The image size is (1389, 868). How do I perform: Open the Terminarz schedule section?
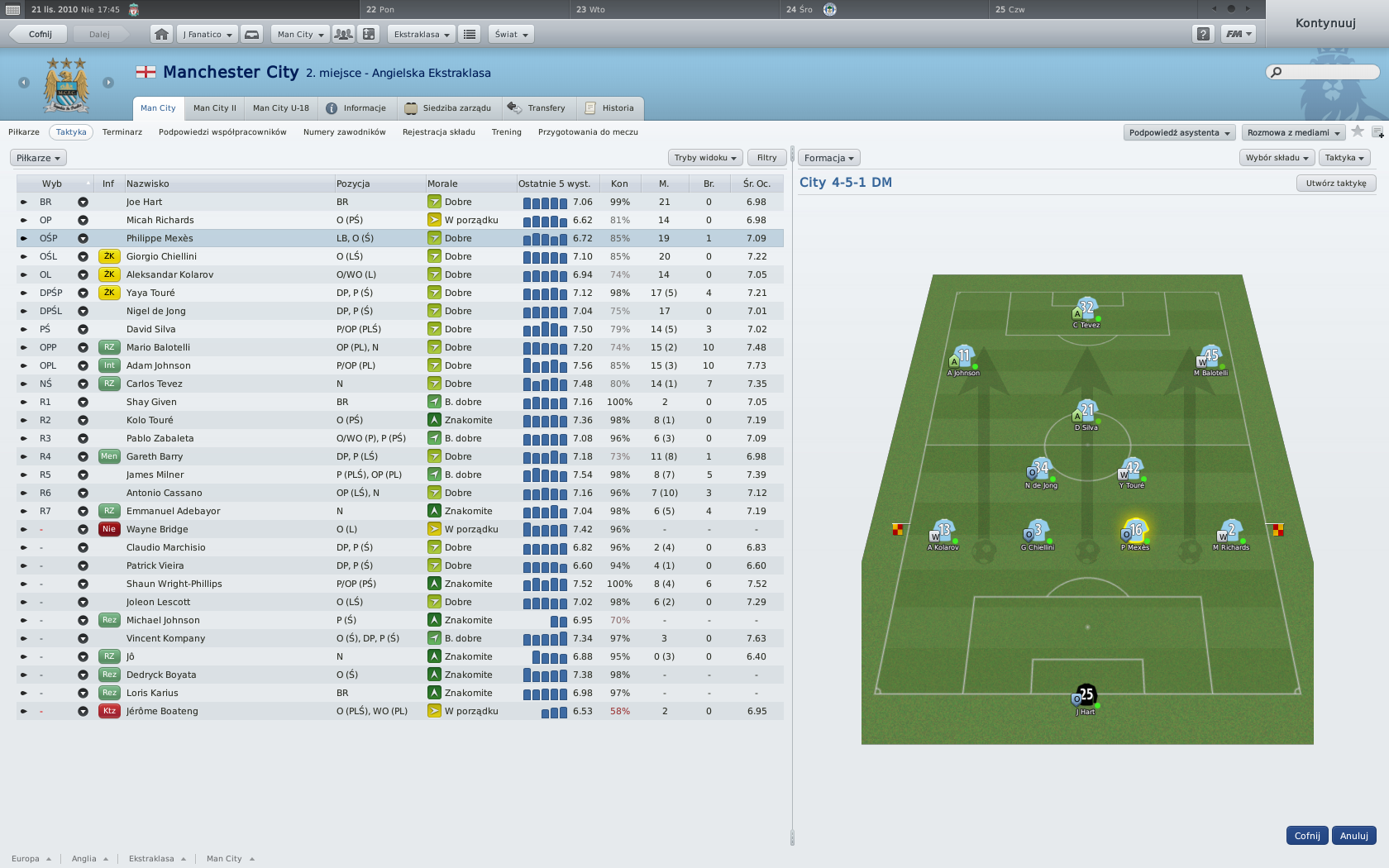pos(122,132)
